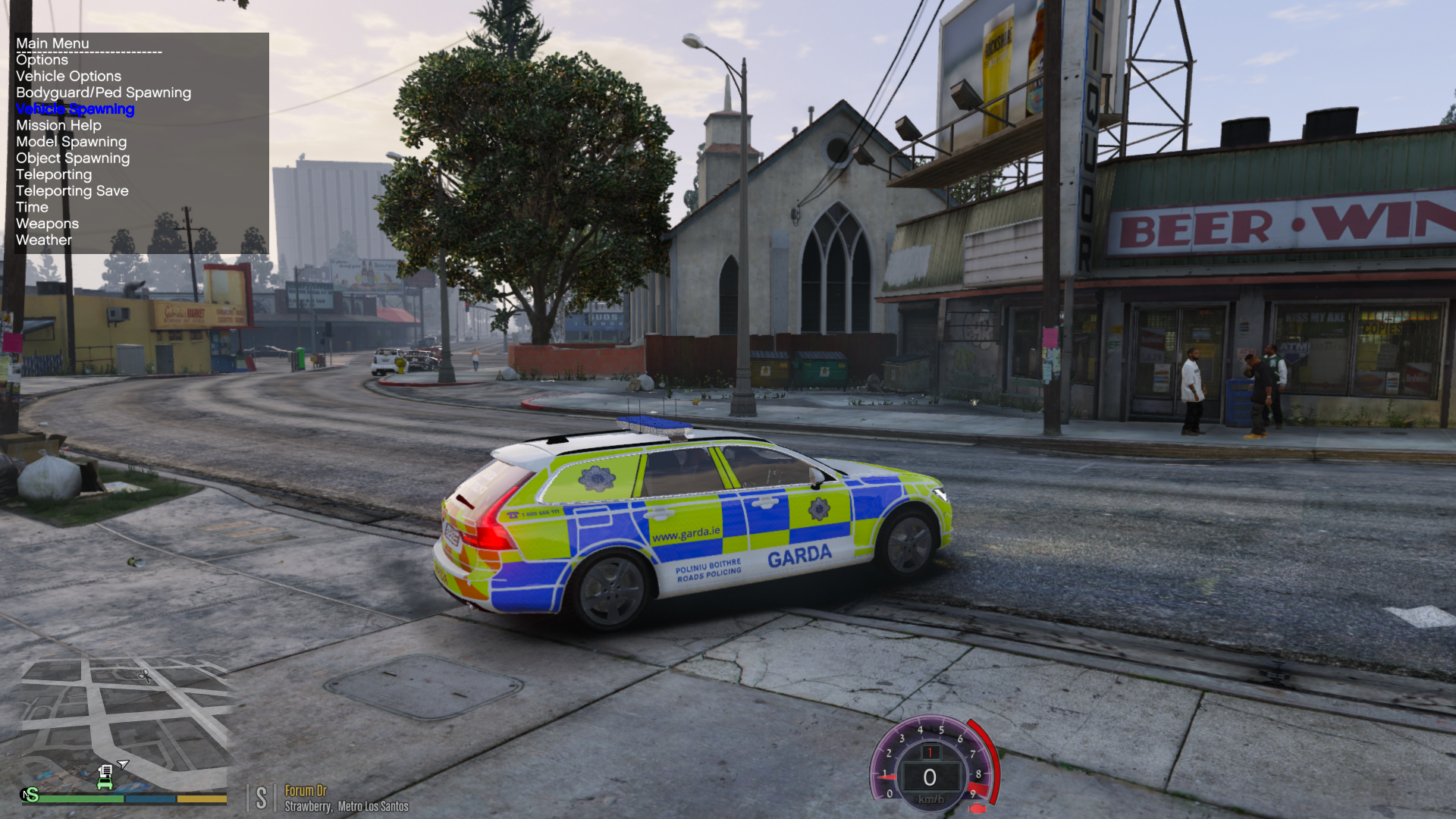
Task: Choose the highlighted Vehicle Spawning entry
Action: pos(75,109)
